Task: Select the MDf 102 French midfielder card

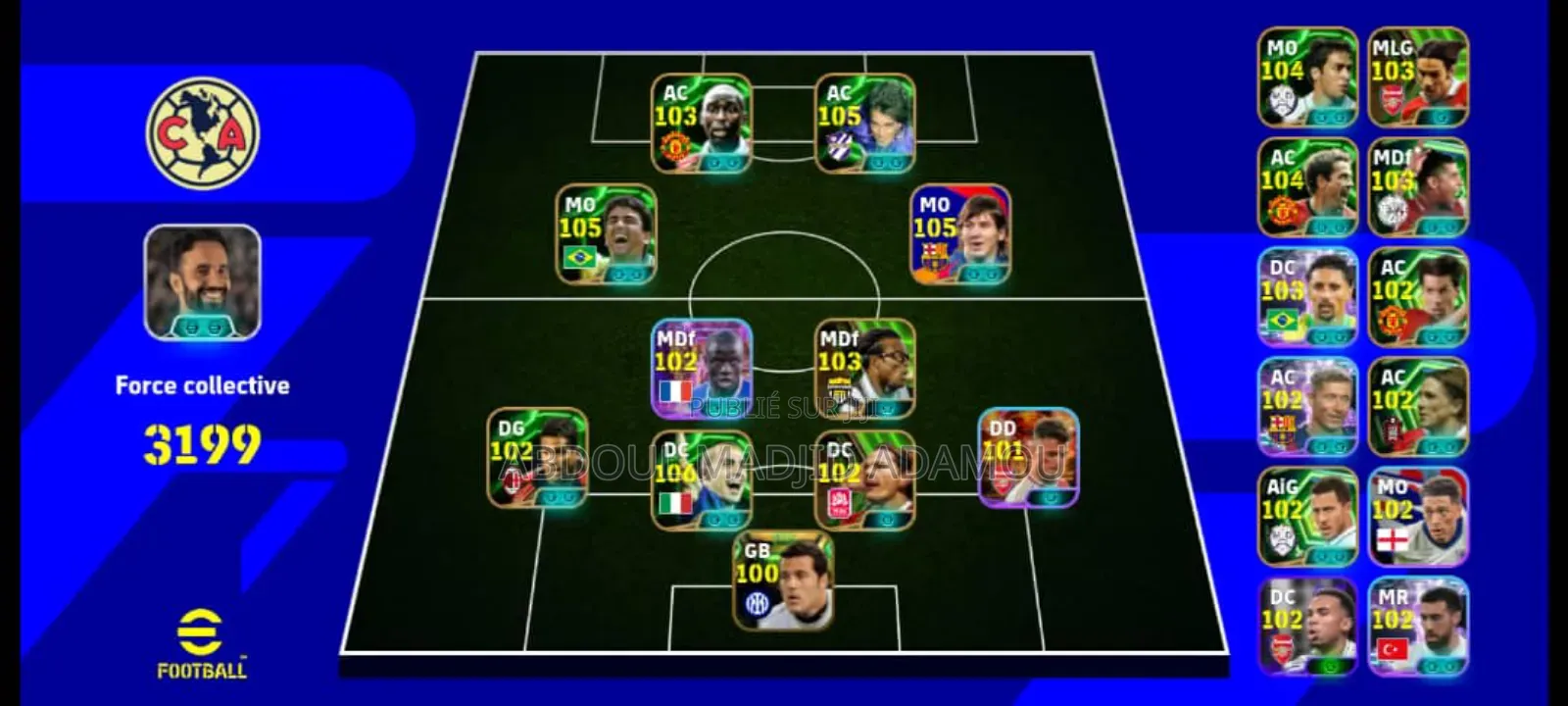Action: 701,368
